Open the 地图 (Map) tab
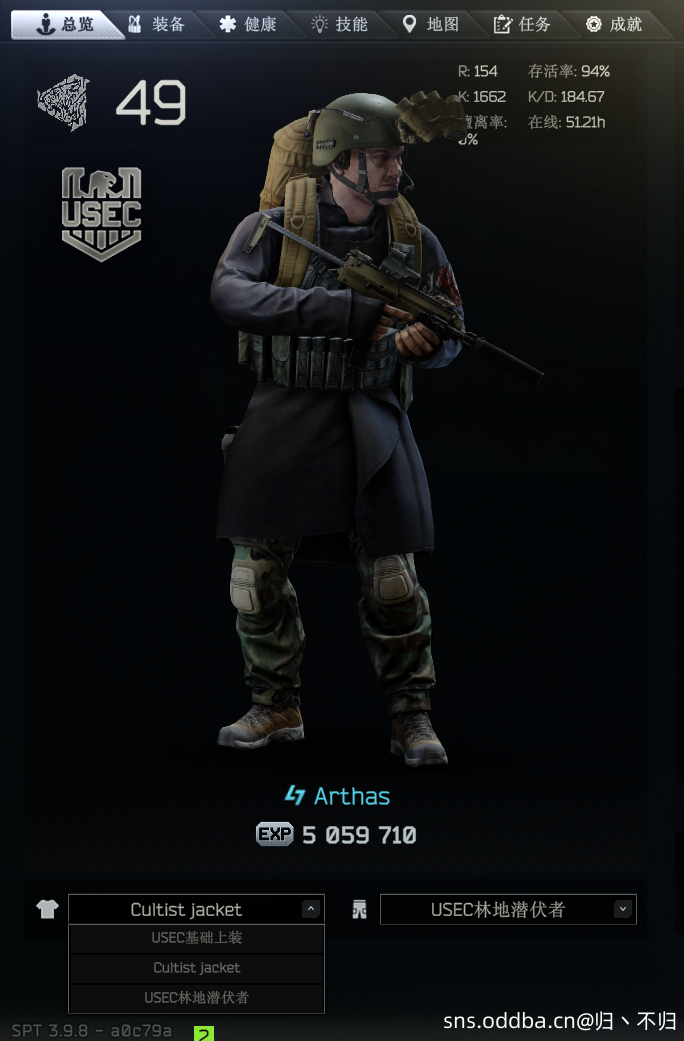Image resolution: width=684 pixels, height=1041 pixels. tap(431, 24)
